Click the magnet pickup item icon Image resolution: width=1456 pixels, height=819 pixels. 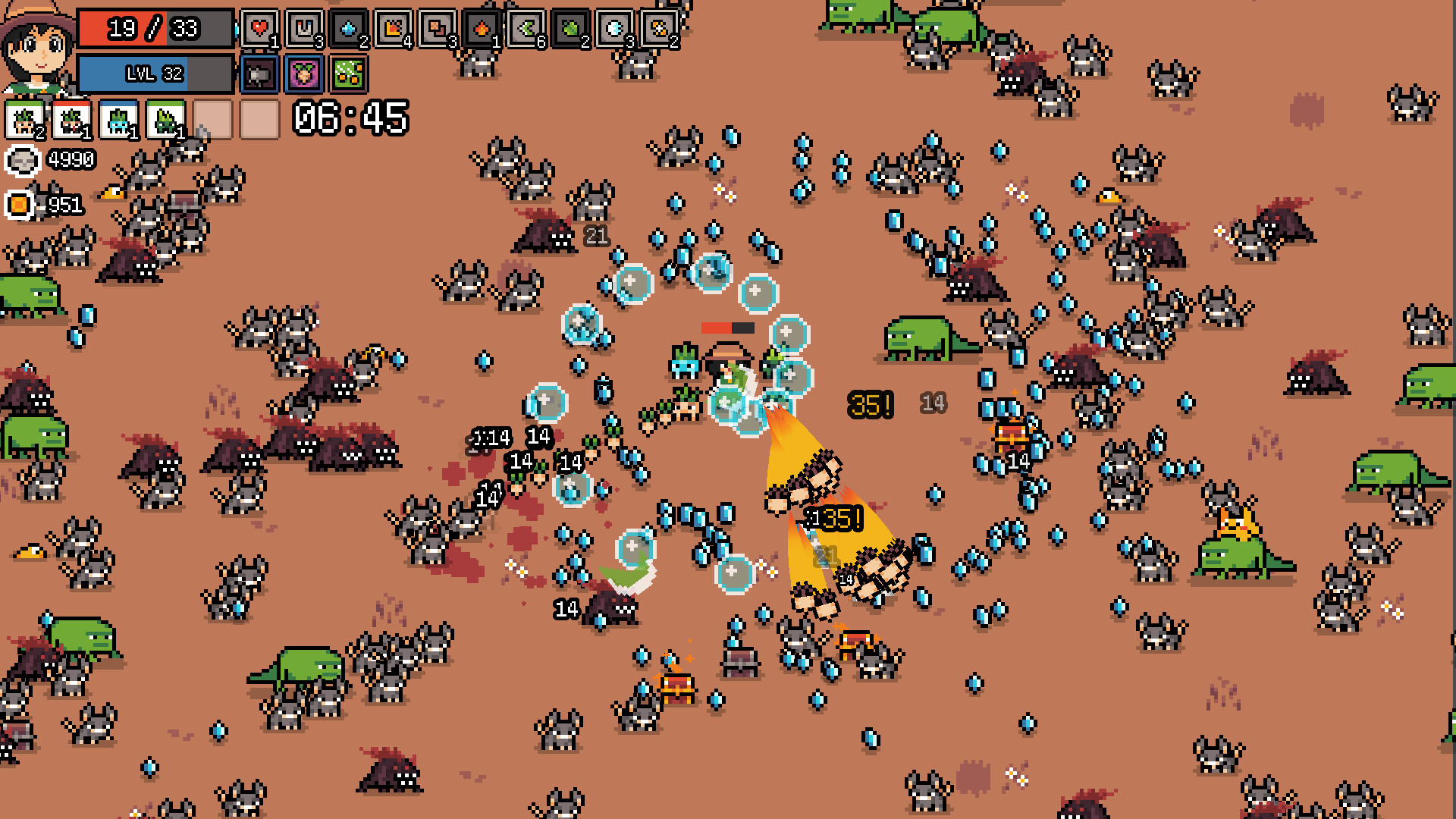(303, 29)
